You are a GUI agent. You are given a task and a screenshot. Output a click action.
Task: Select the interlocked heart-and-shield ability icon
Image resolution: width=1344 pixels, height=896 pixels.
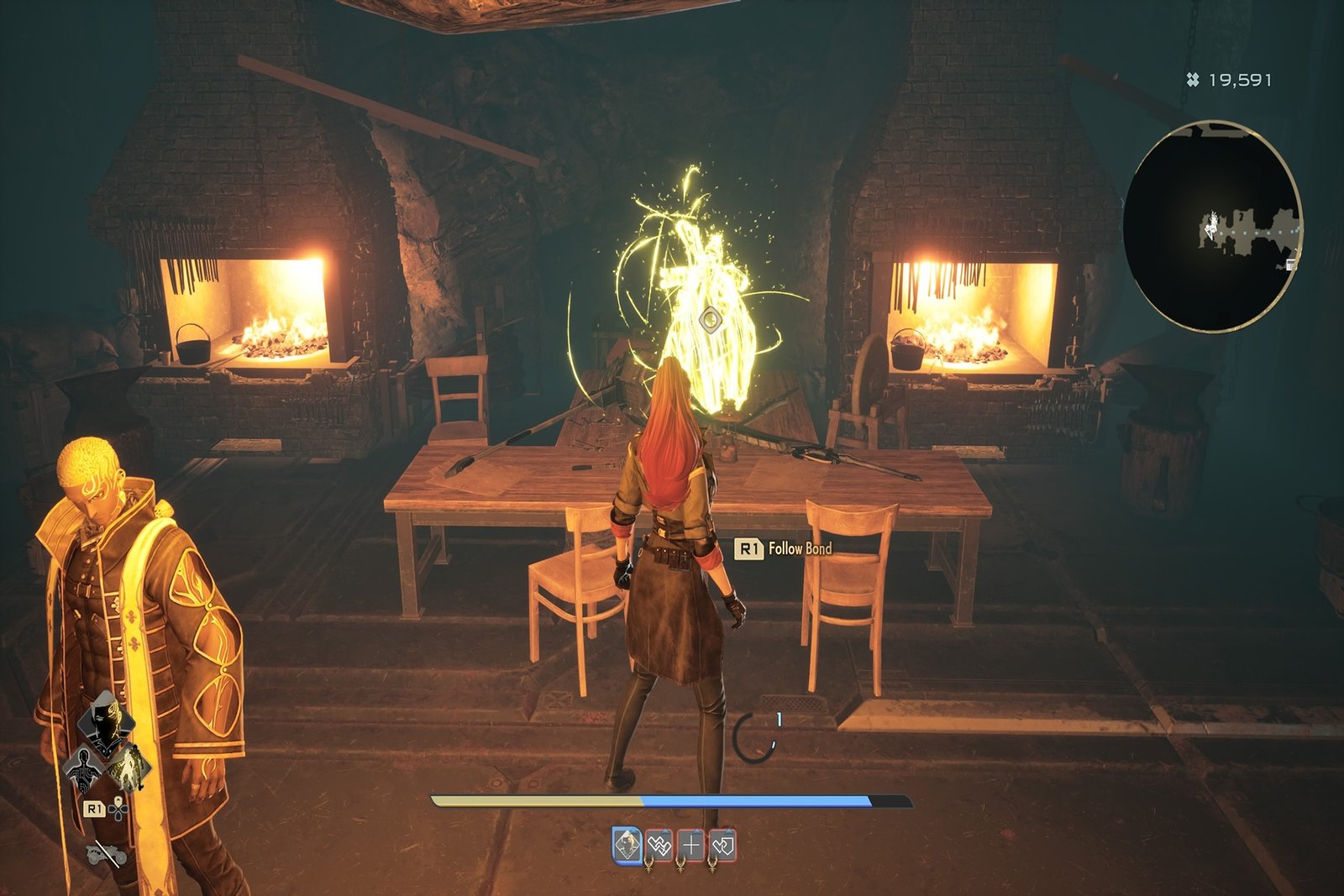723,845
